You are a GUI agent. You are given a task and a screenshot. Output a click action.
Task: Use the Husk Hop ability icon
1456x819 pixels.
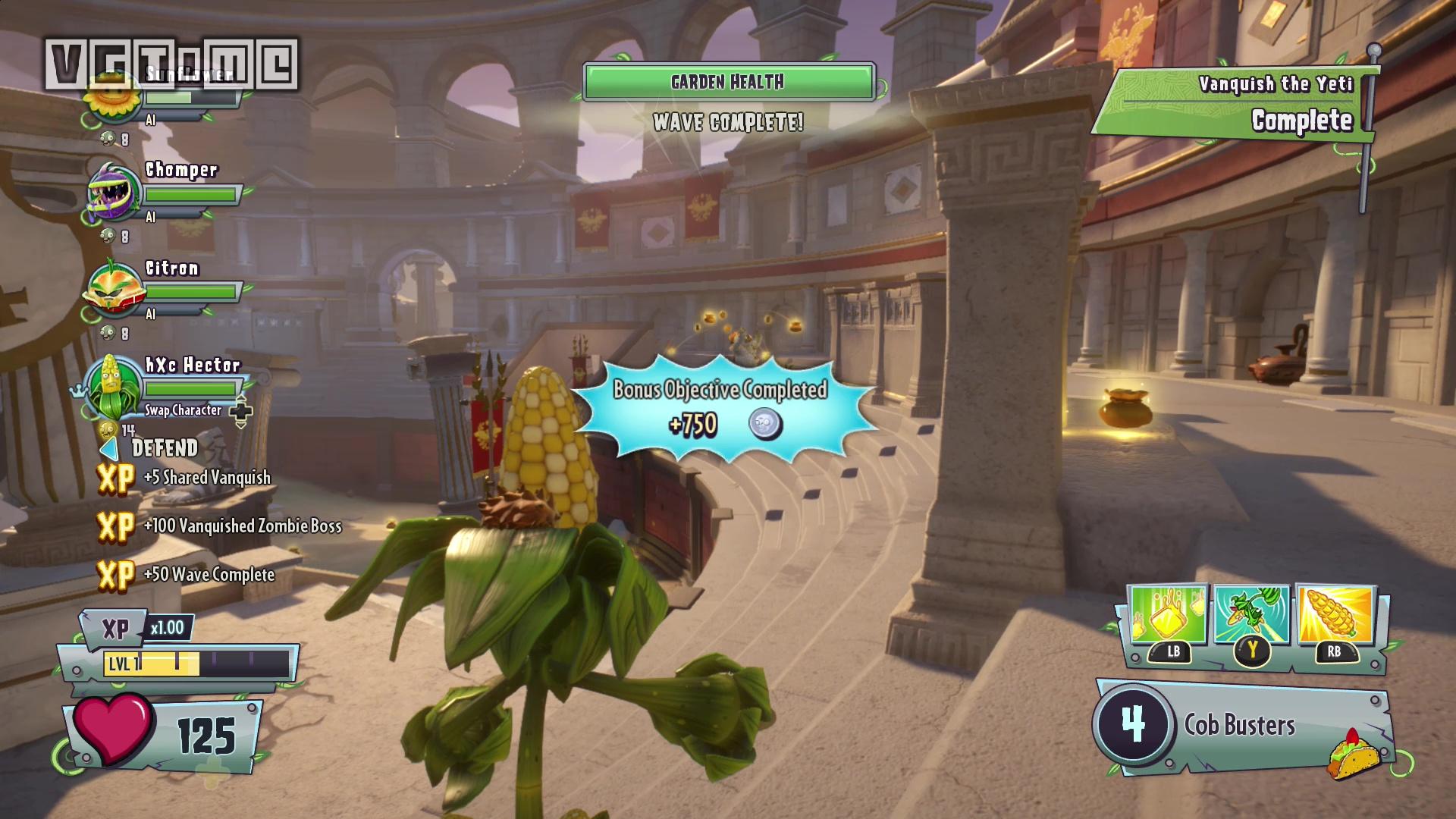1251,615
